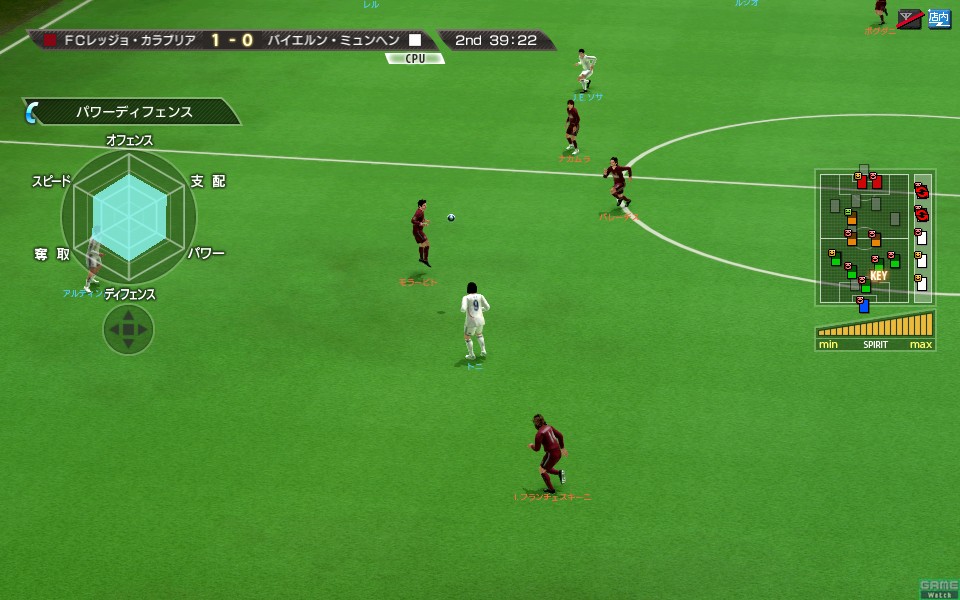Select the 支配 label on the tactics hexagon
The width and height of the screenshot is (960, 600).
(x=208, y=181)
